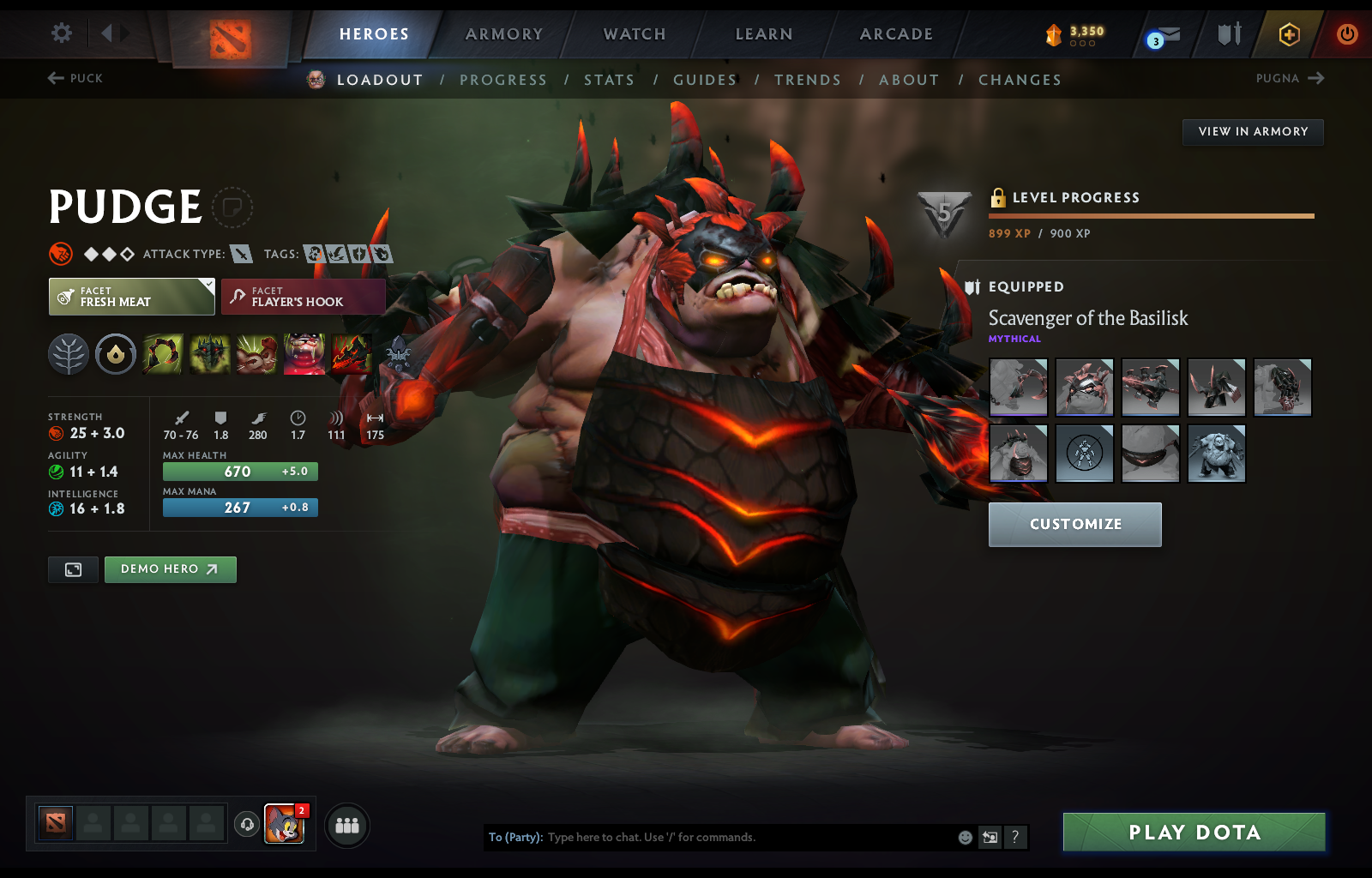Toggle fullscreen hero preview icon
This screenshot has width=1372, height=878.
[x=73, y=569]
